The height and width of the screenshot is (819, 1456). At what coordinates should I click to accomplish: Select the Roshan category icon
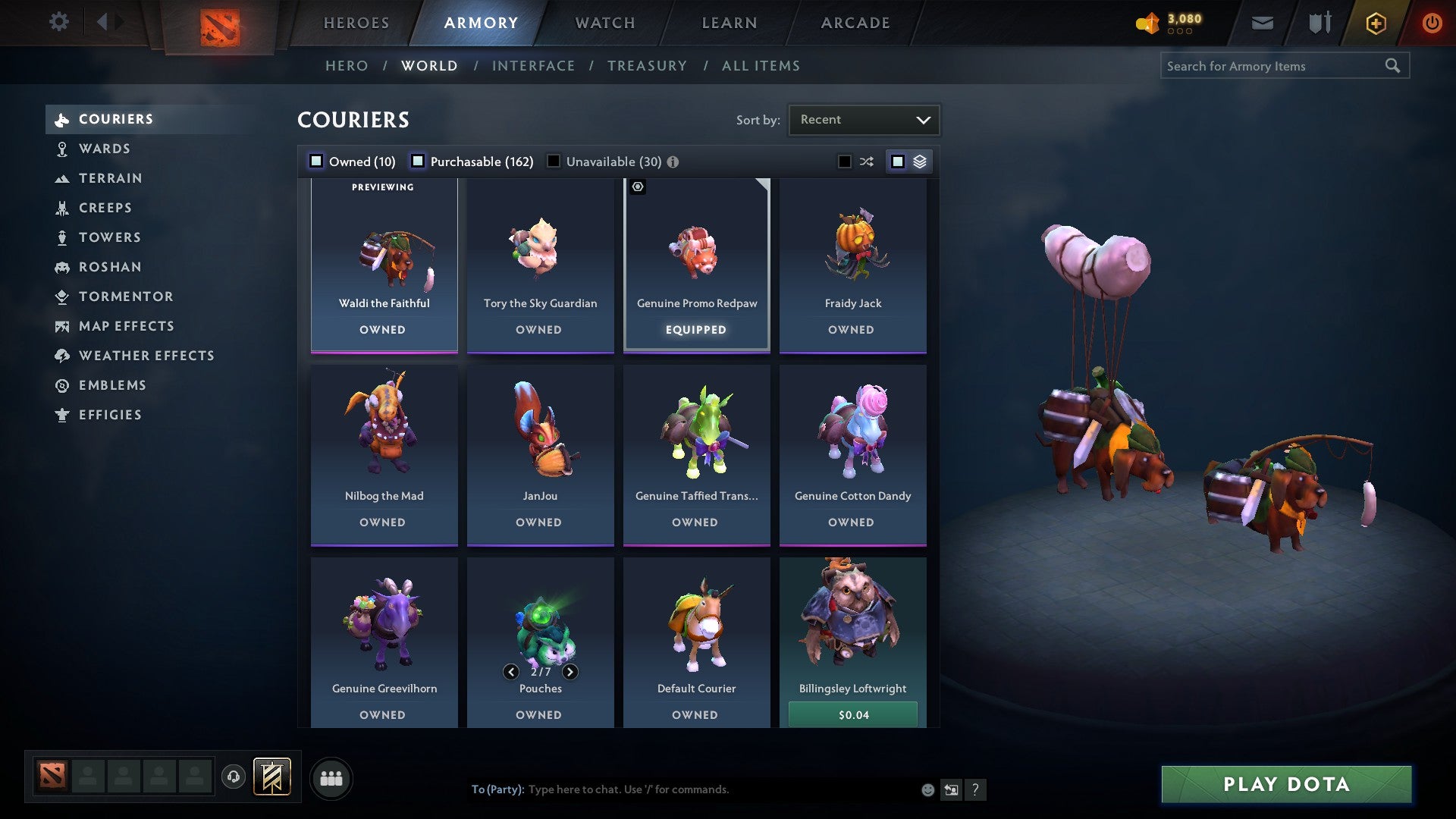point(62,267)
